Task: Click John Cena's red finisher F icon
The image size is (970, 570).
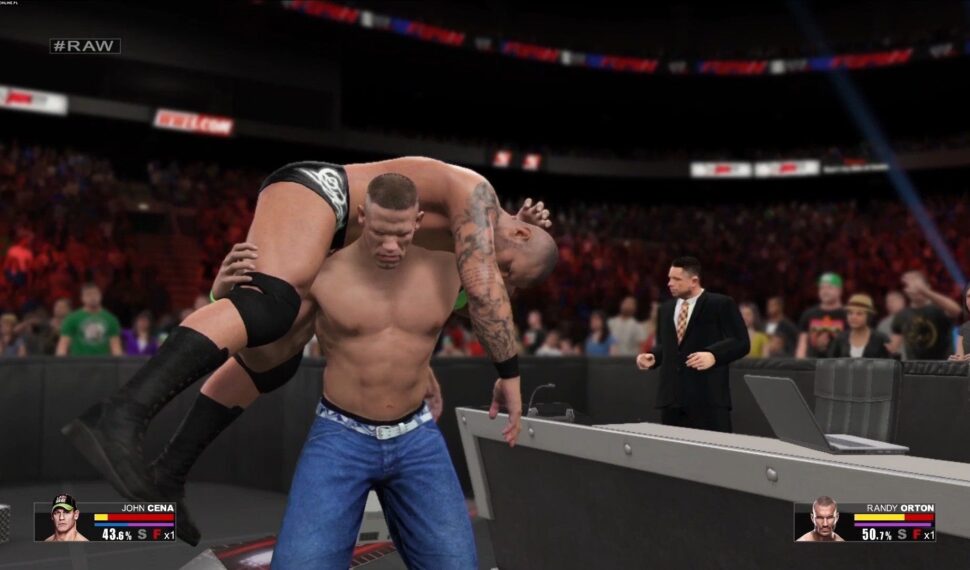Action: coord(156,534)
